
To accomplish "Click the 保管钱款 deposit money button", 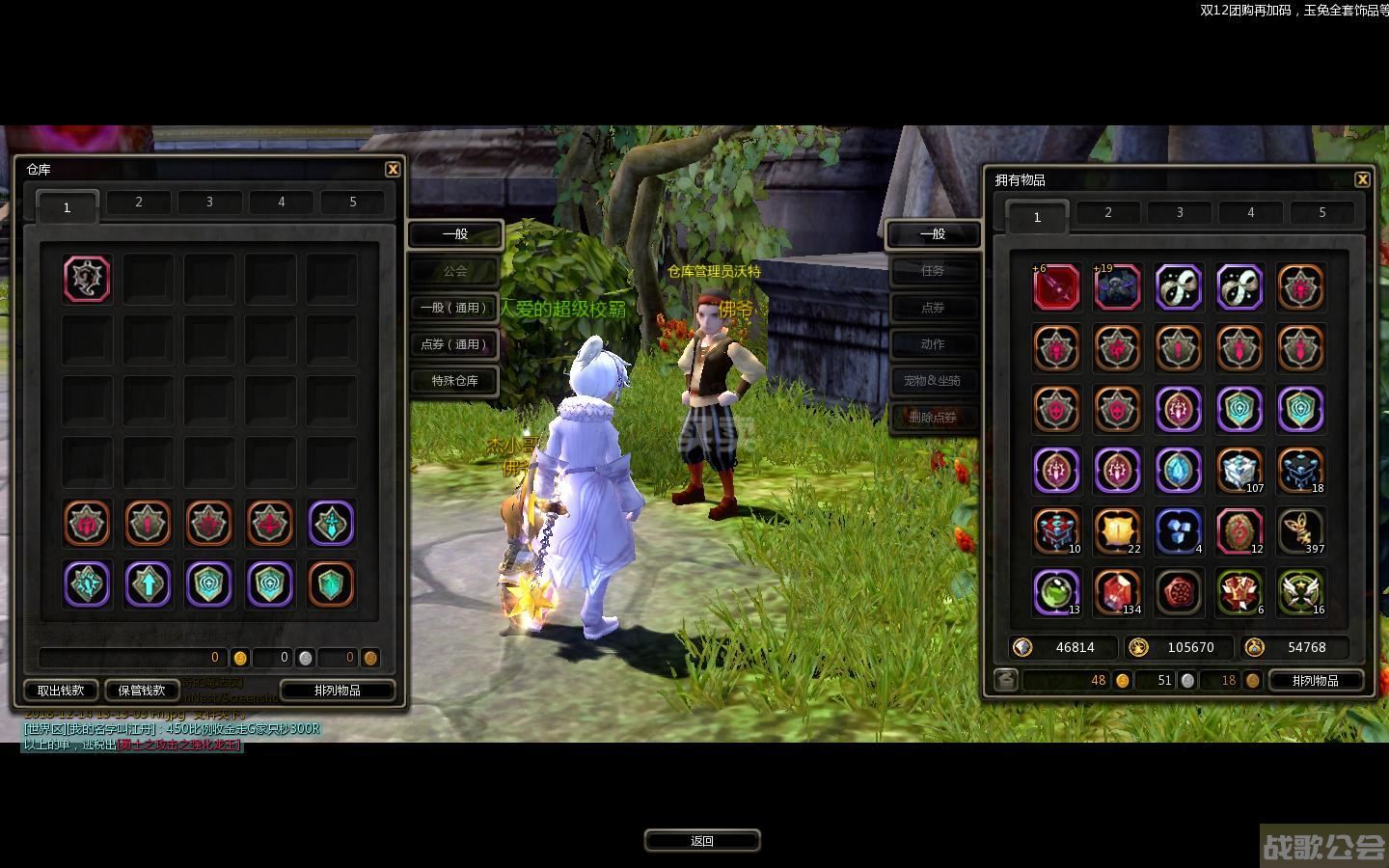I will tap(142, 691).
